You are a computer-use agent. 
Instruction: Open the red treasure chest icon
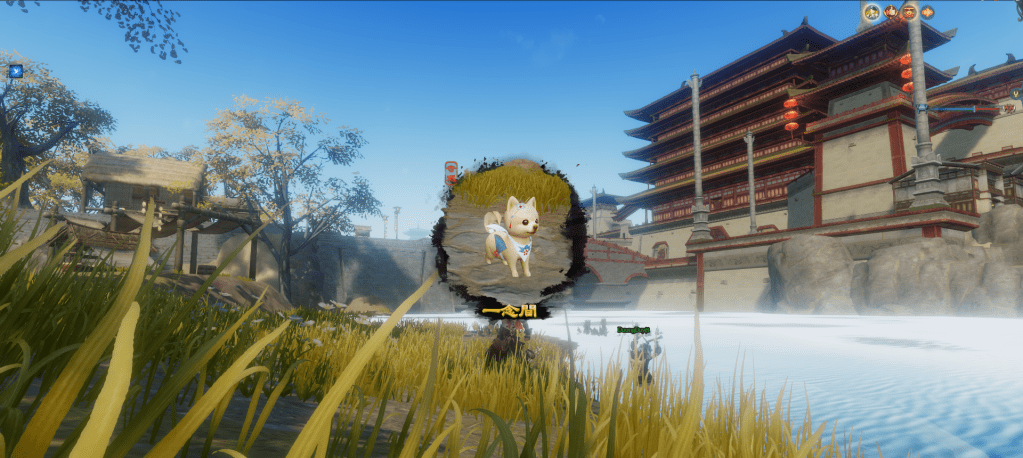909,12
